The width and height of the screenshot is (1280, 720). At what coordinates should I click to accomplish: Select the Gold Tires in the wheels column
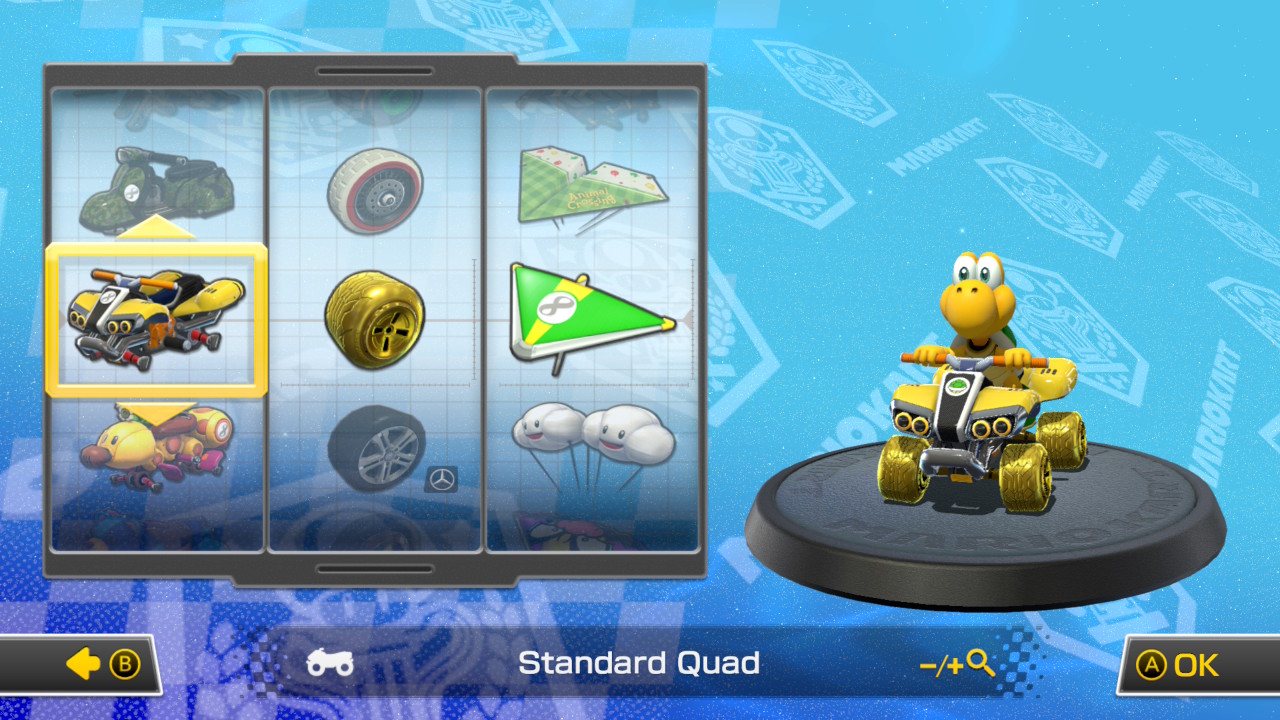point(375,318)
